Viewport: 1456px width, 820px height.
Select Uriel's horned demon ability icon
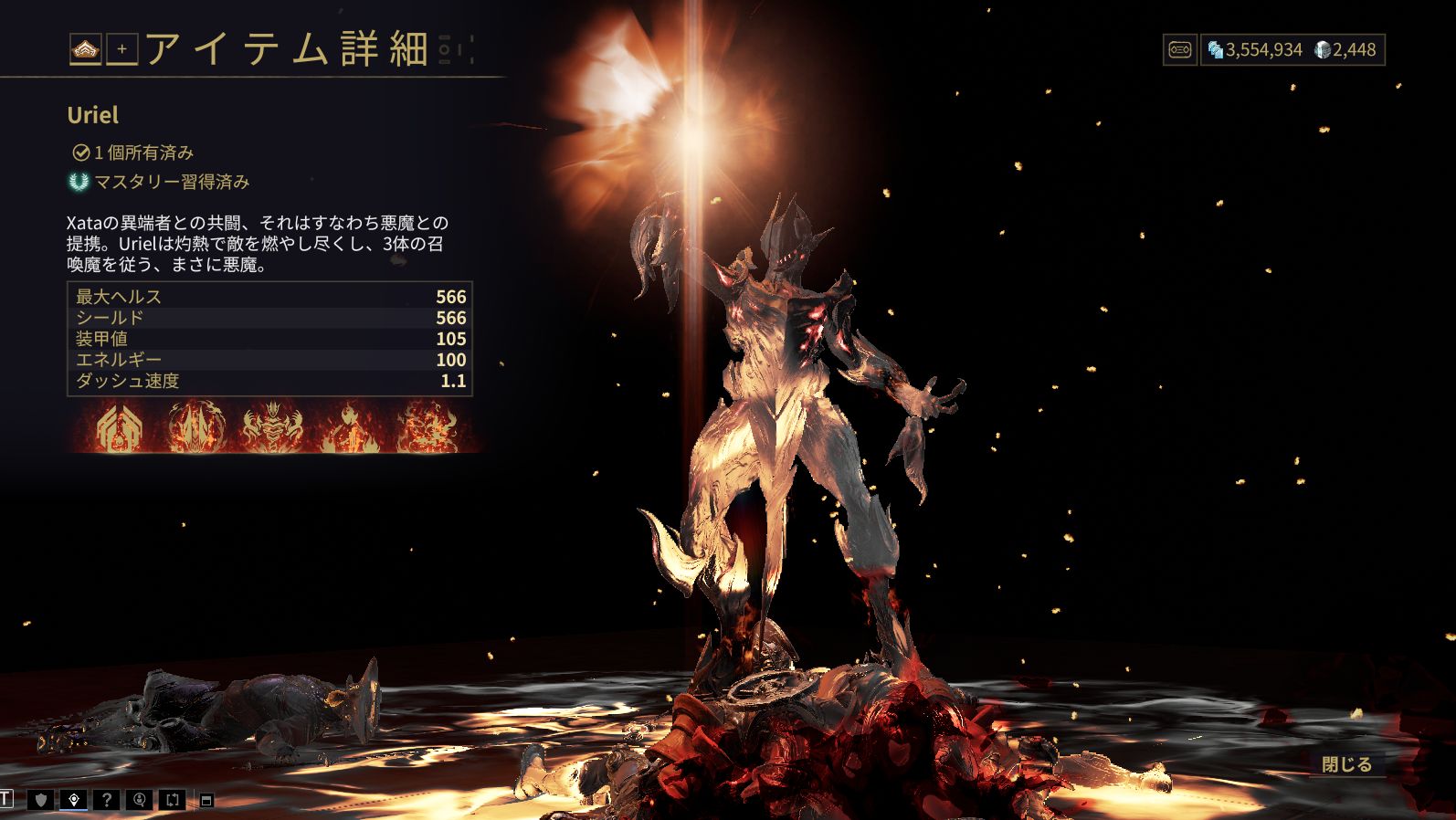272,427
